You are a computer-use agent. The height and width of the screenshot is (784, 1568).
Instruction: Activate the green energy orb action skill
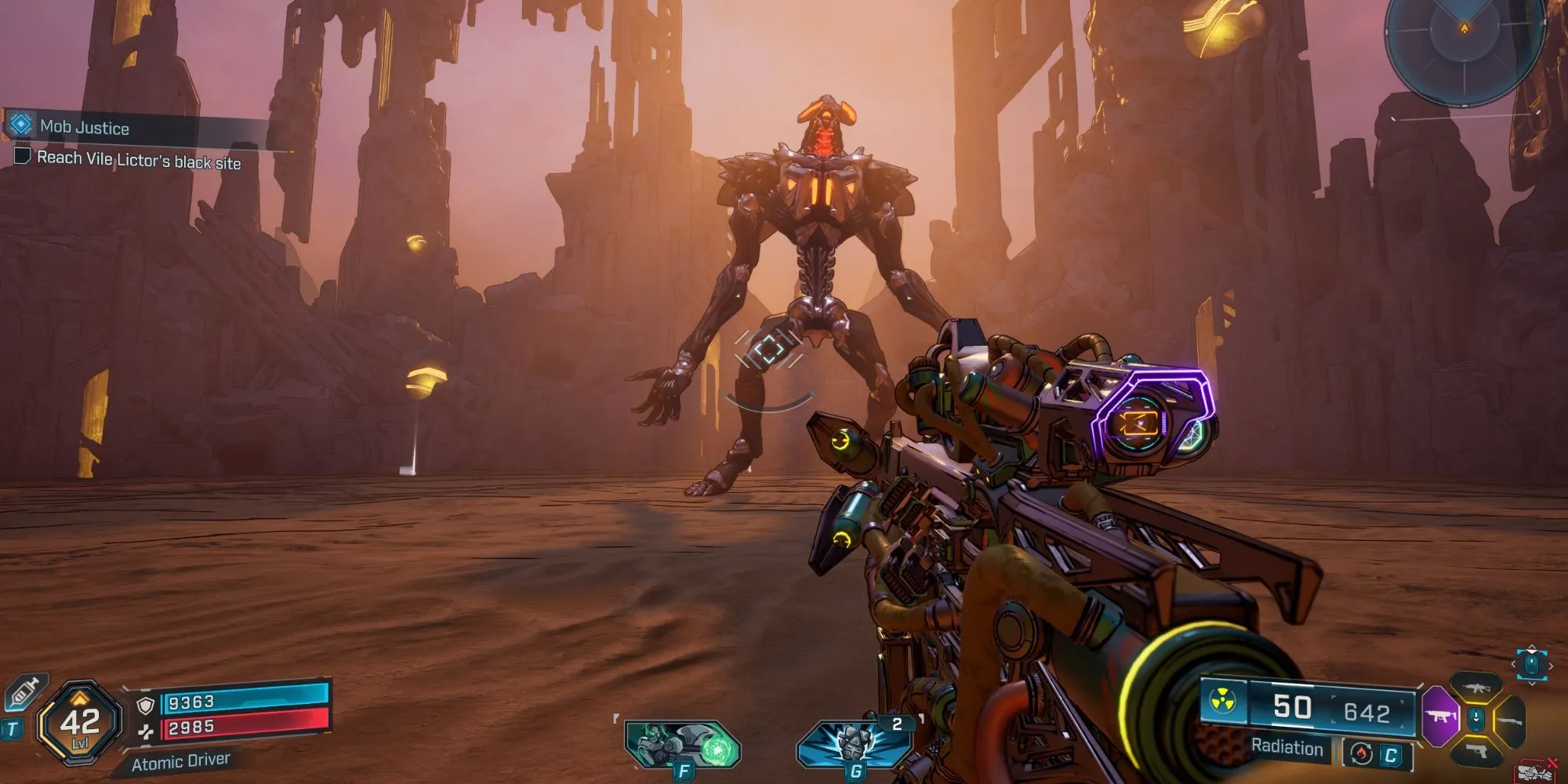click(x=682, y=744)
